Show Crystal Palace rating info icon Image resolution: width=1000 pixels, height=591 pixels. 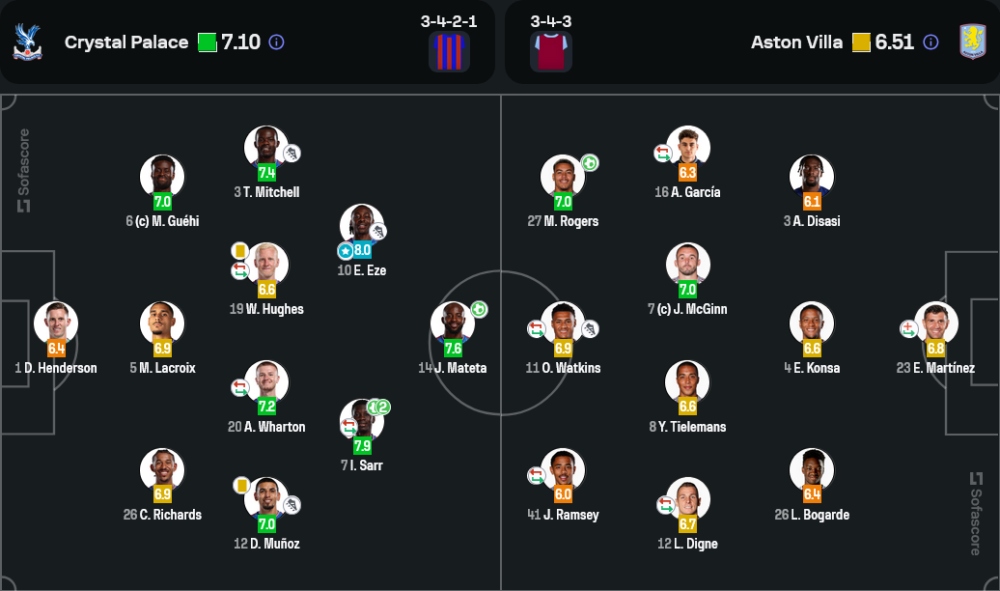tap(277, 42)
